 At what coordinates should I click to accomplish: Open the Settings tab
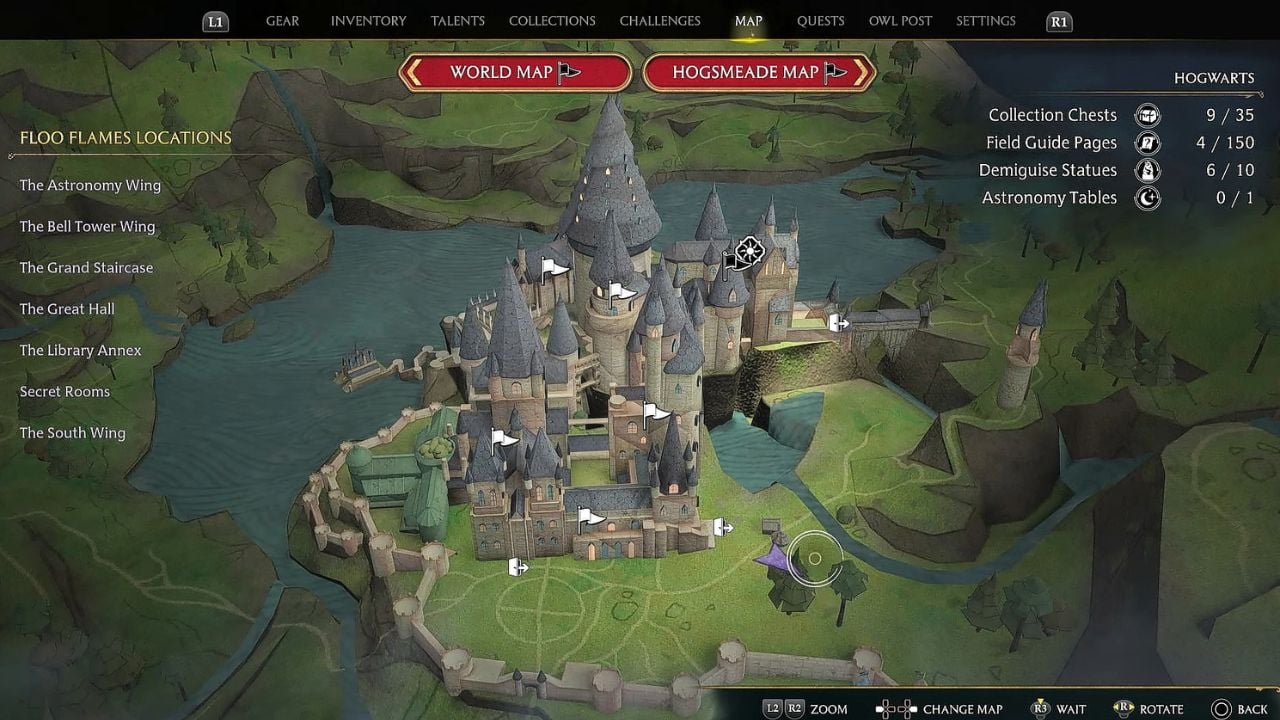click(985, 21)
